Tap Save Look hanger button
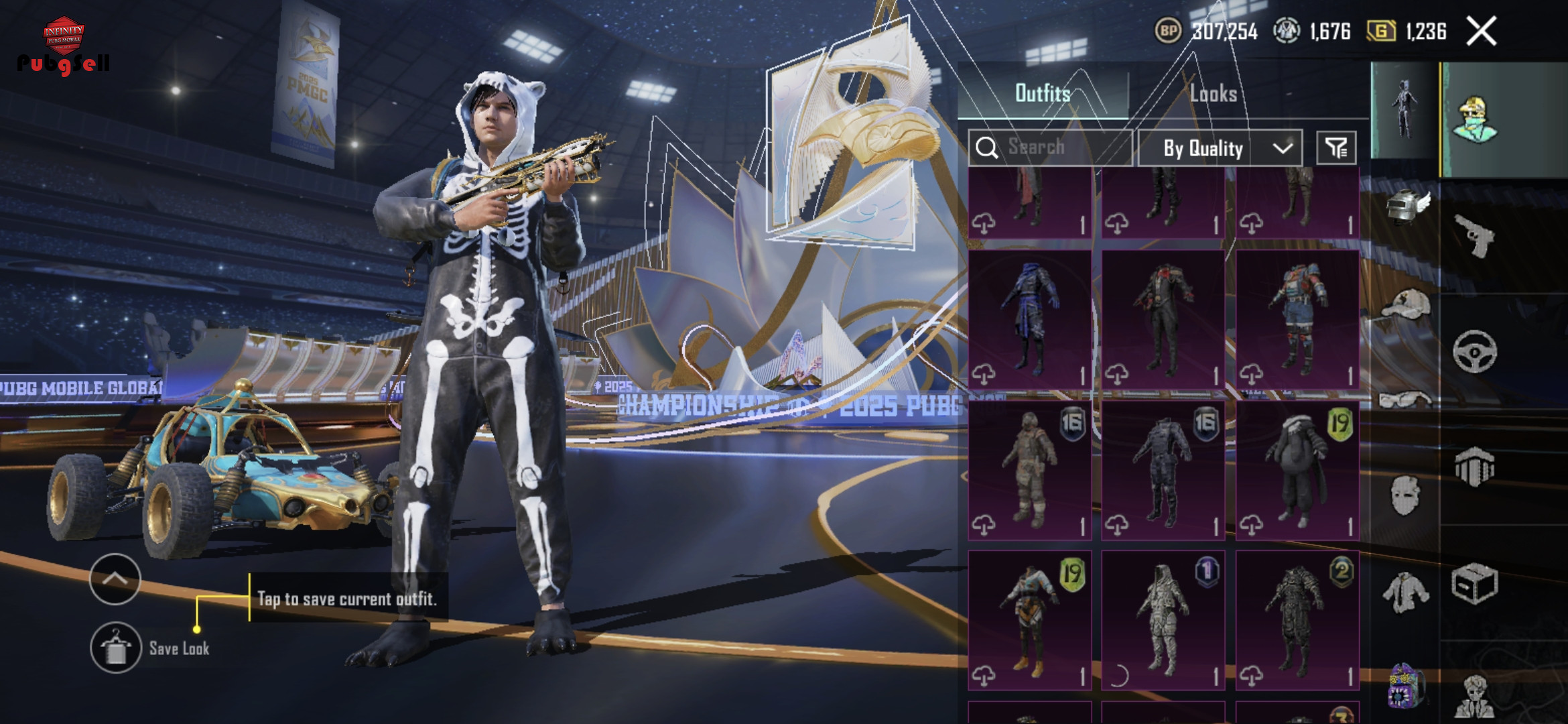1568x724 pixels. [116, 648]
